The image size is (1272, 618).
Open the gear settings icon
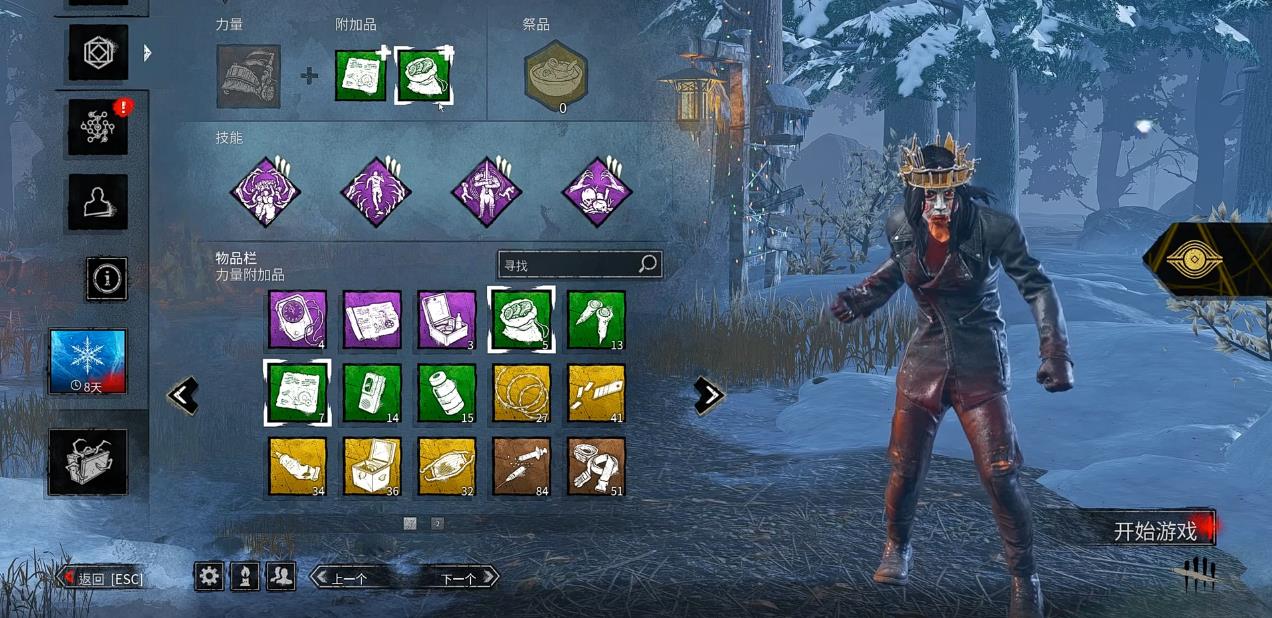pyautogui.click(x=209, y=575)
